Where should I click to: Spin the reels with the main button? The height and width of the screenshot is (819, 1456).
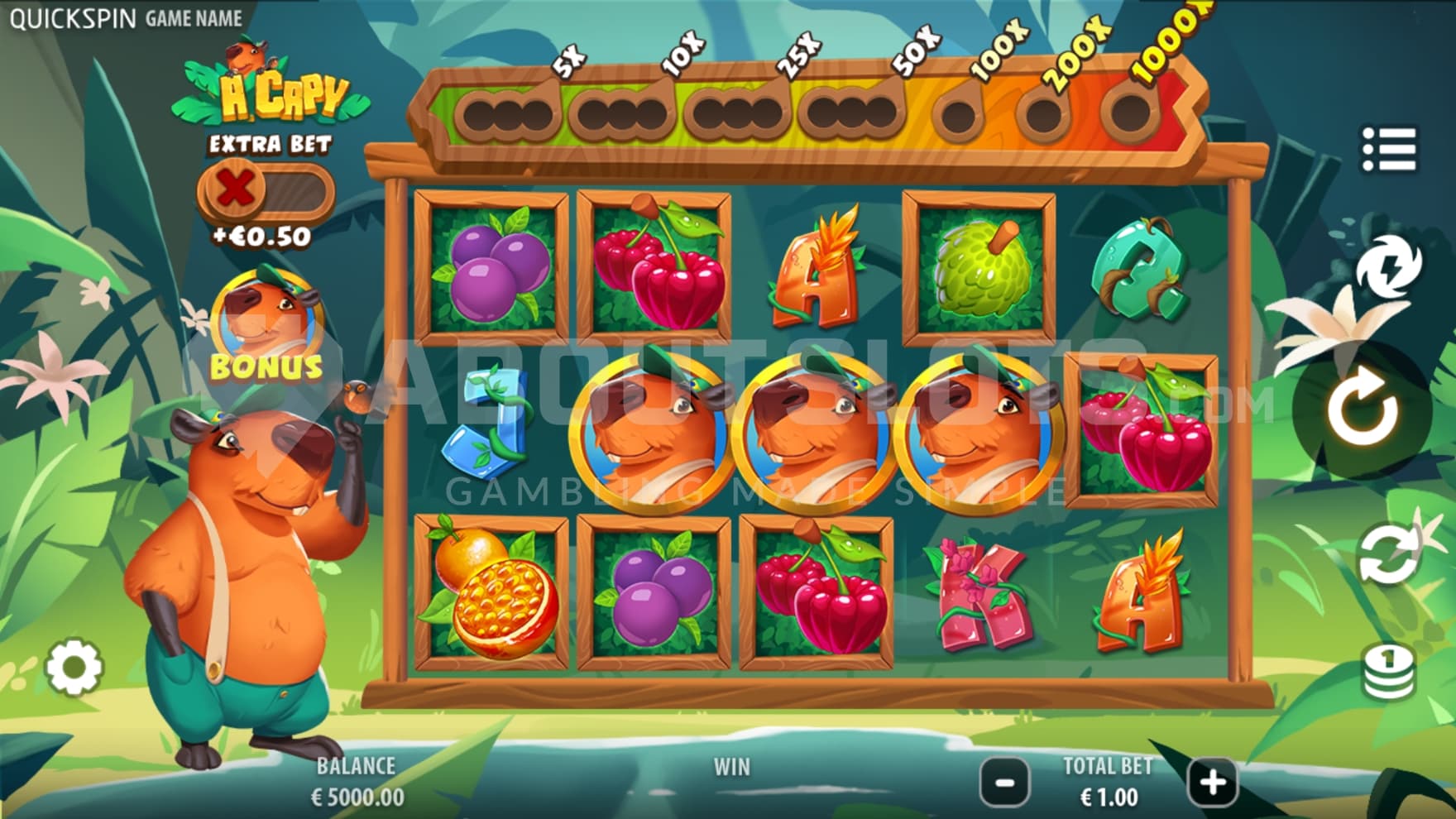pos(1363,409)
